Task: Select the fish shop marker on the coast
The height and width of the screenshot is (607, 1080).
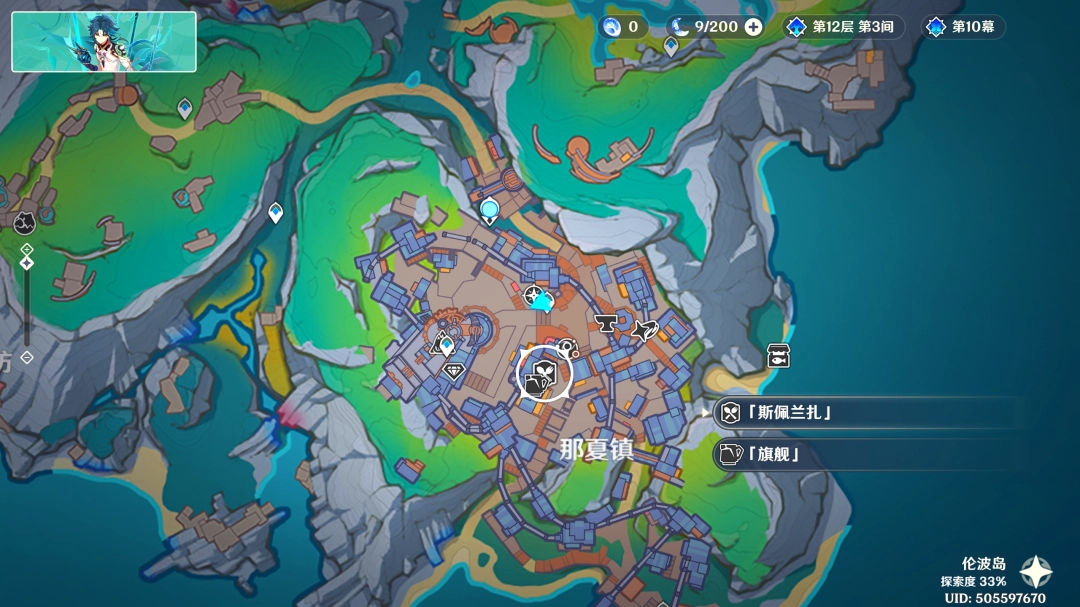Action: 778,355
